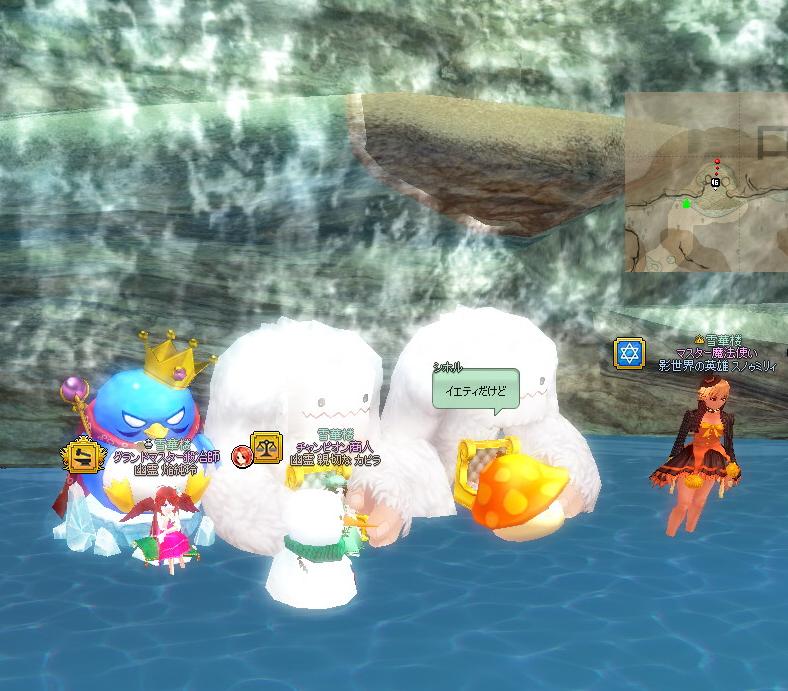Click the red-haired face icon
This screenshot has height=691, width=788.
coord(241,457)
